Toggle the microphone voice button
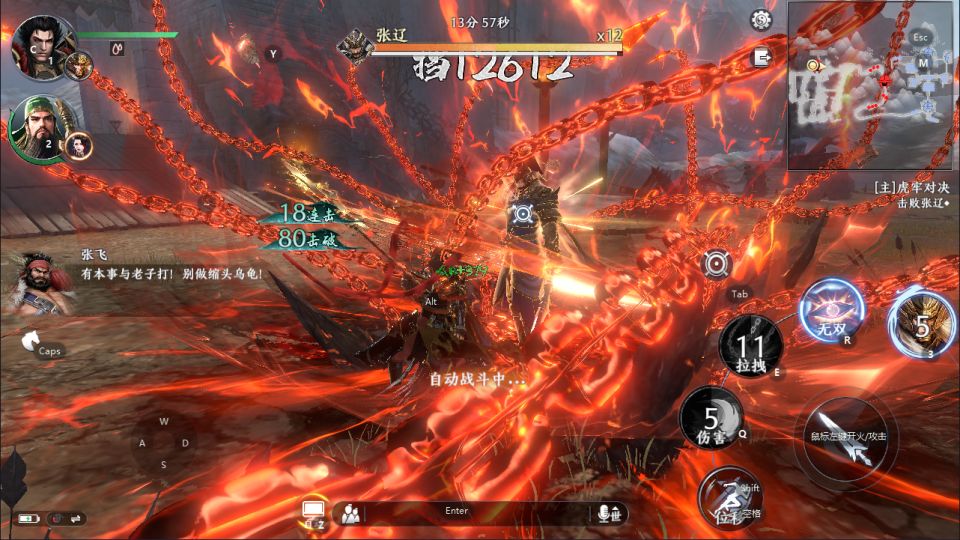Viewport: 960px width, 540px height. click(606, 513)
